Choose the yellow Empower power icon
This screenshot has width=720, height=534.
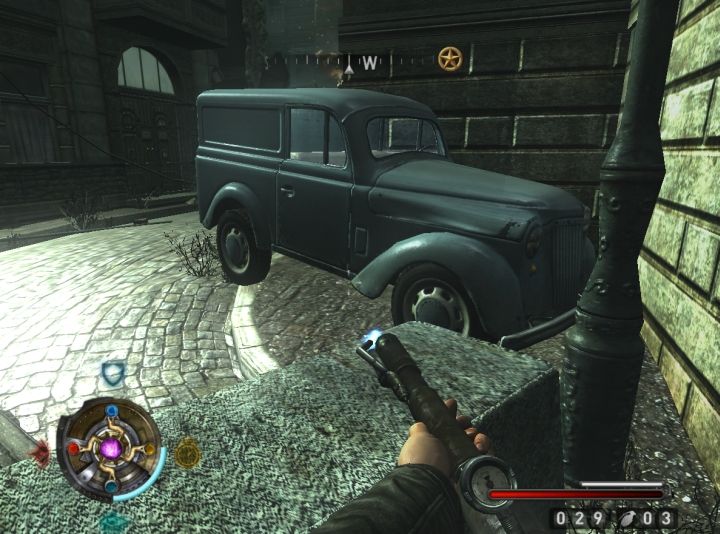tap(187, 453)
